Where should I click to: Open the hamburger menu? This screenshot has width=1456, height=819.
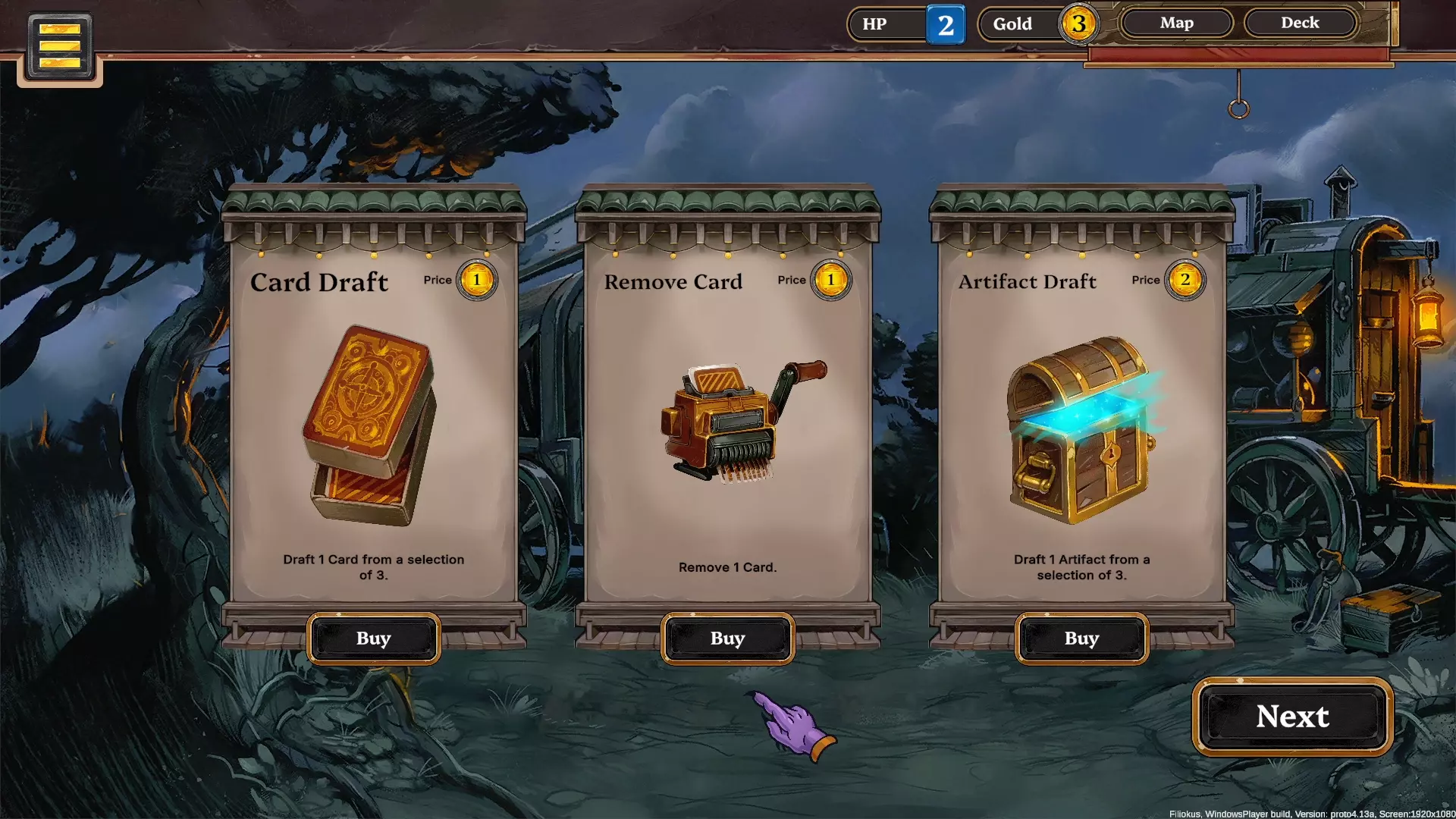[x=60, y=46]
